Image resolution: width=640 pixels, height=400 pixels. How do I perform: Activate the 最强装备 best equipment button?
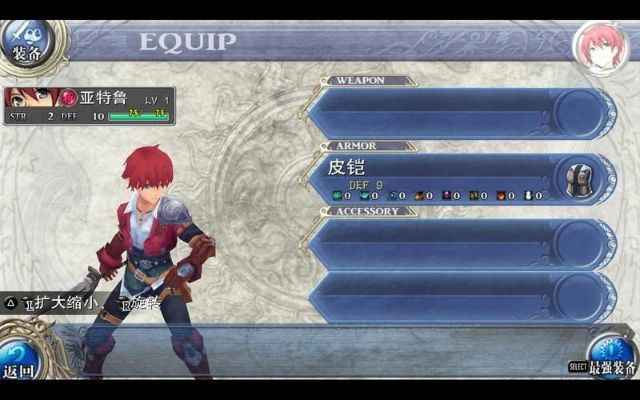(x=610, y=357)
